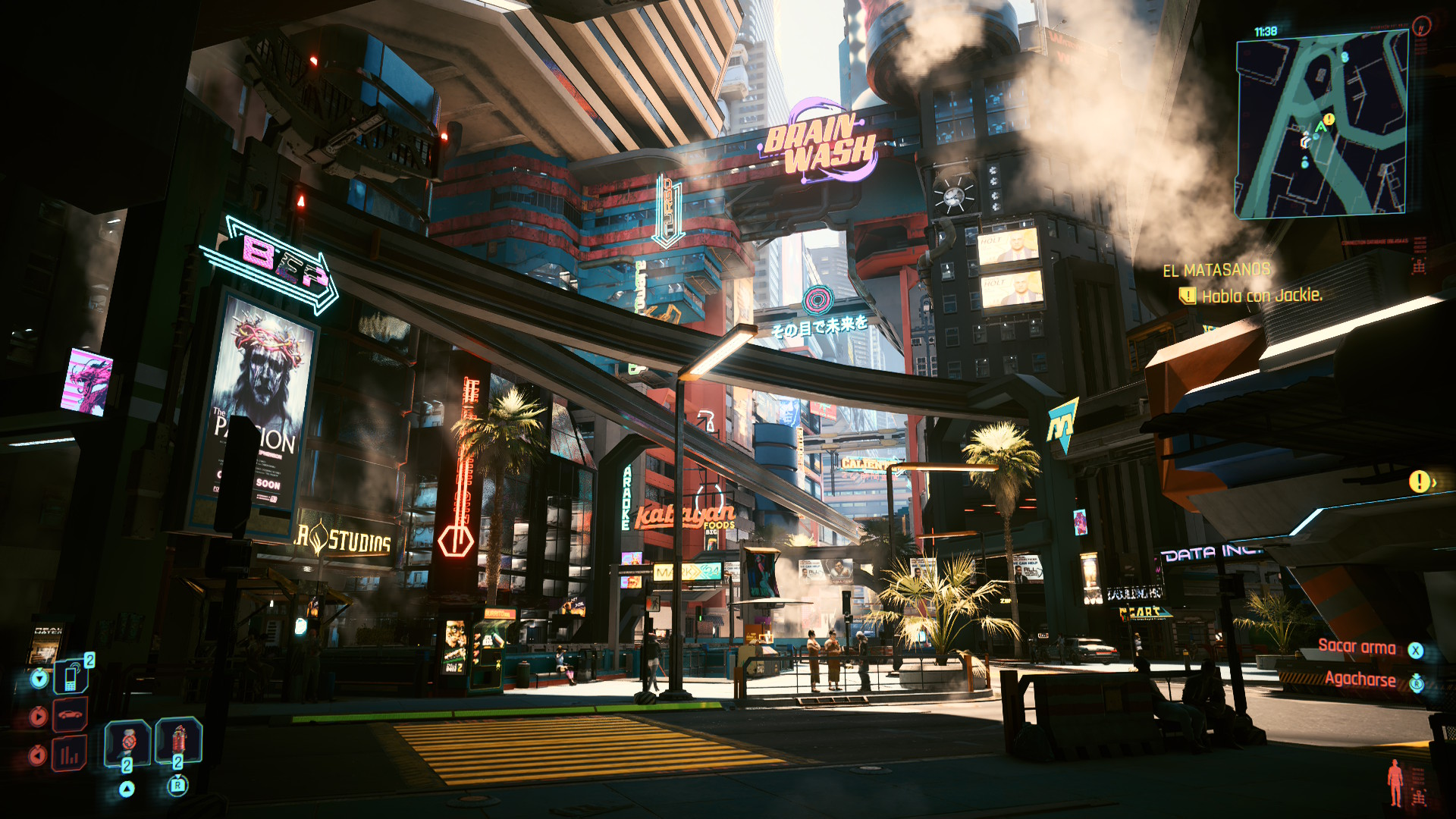Open the radio bars icon
The height and width of the screenshot is (819, 1456).
coord(70,754)
